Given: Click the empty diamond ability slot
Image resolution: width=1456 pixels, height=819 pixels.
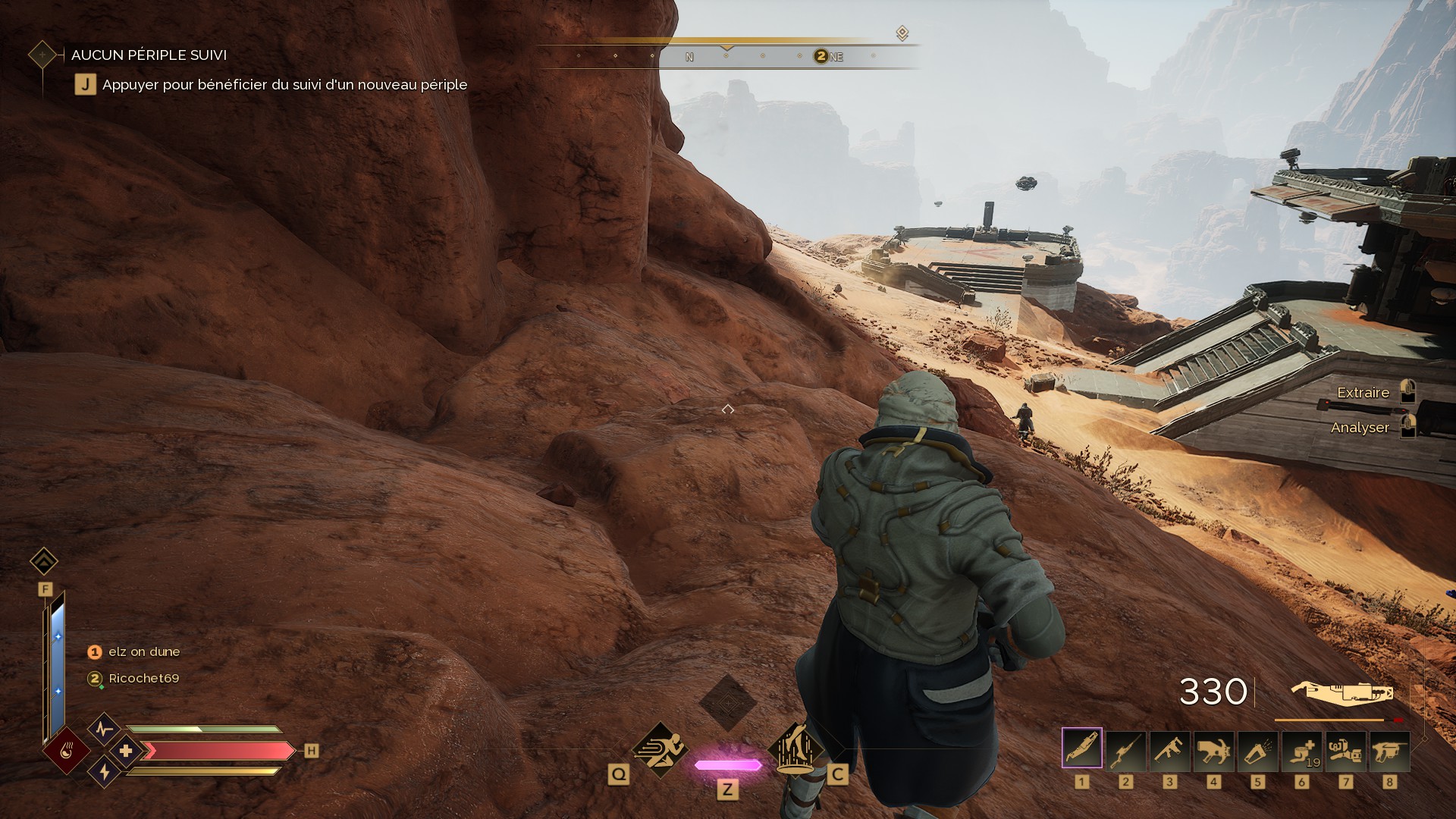Looking at the screenshot, I should [728, 702].
